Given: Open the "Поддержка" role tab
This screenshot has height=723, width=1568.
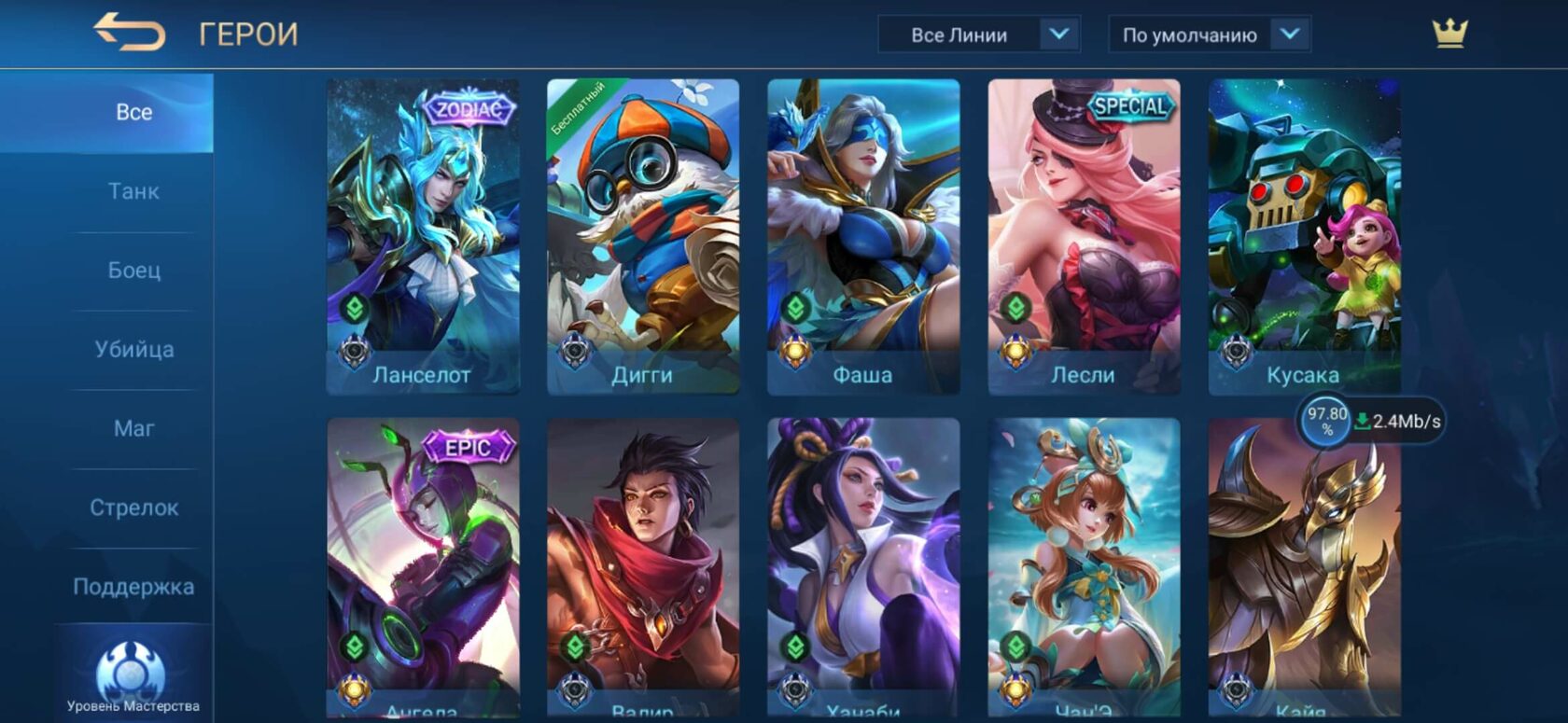Looking at the screenshot, I should pos(133,587).
